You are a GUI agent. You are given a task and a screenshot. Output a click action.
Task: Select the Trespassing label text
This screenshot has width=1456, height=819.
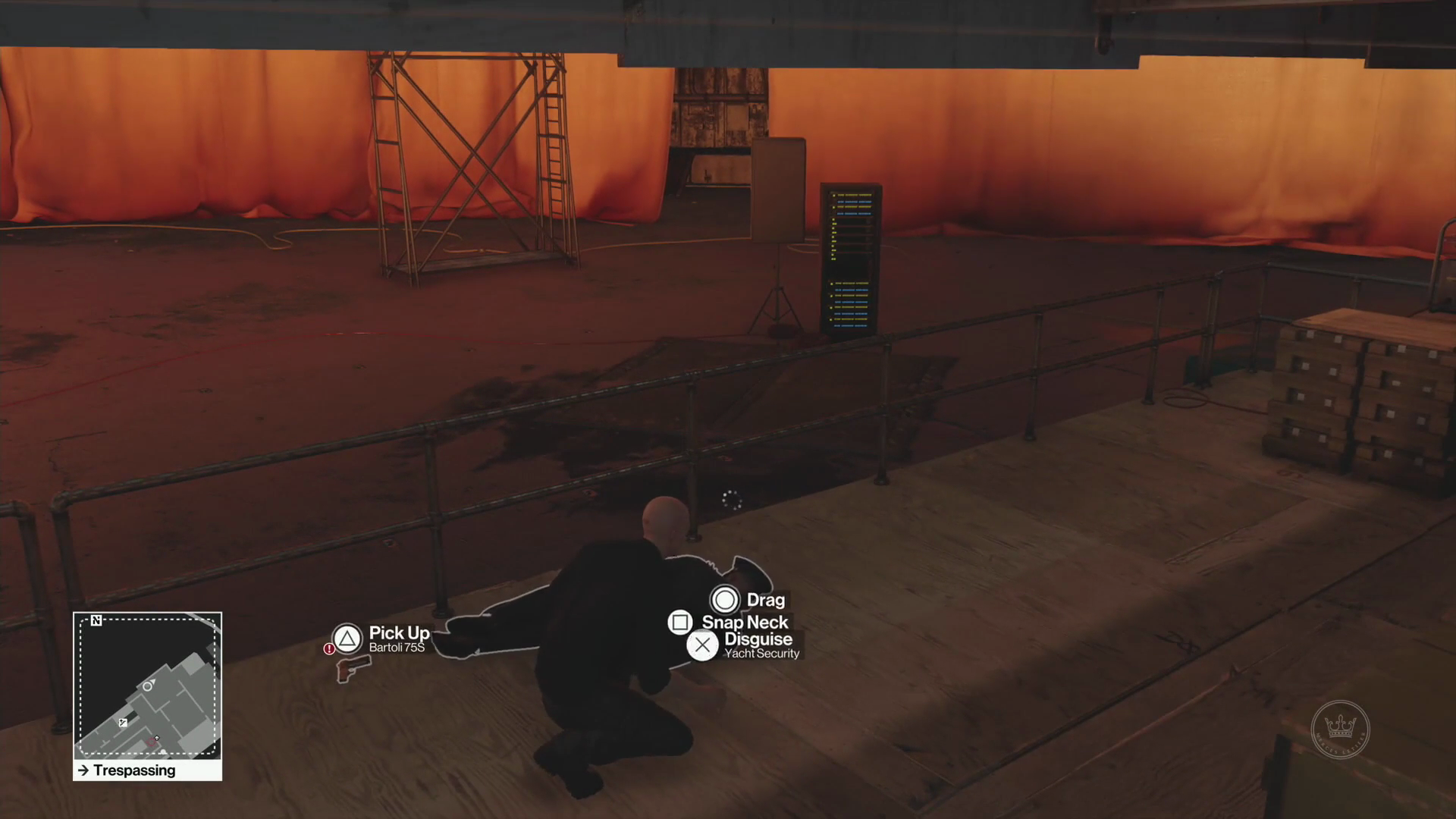click(135, 770)
